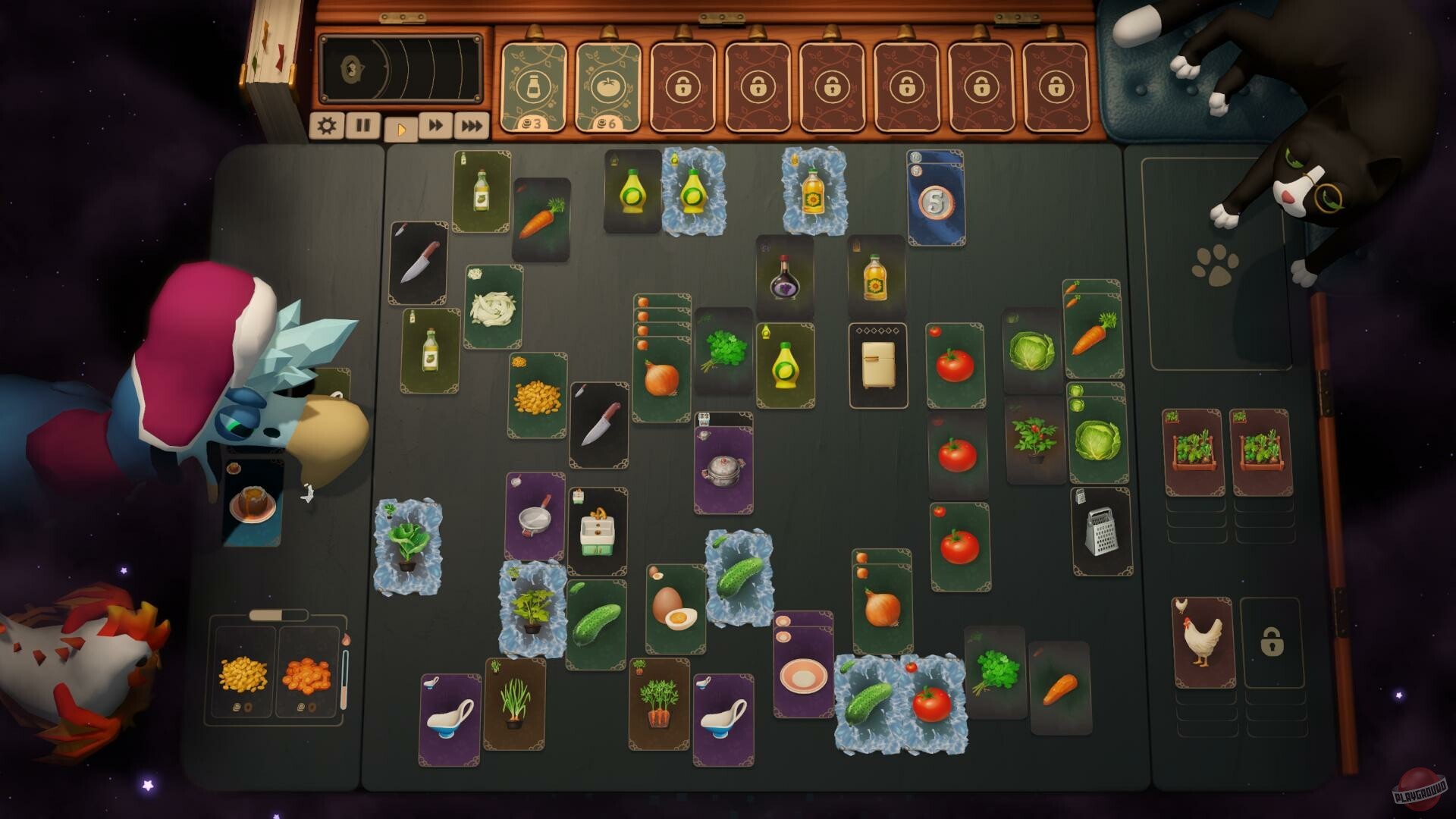Open the settings gear menu
This screenshot has height=819, width=1456.
click(326, 125)
